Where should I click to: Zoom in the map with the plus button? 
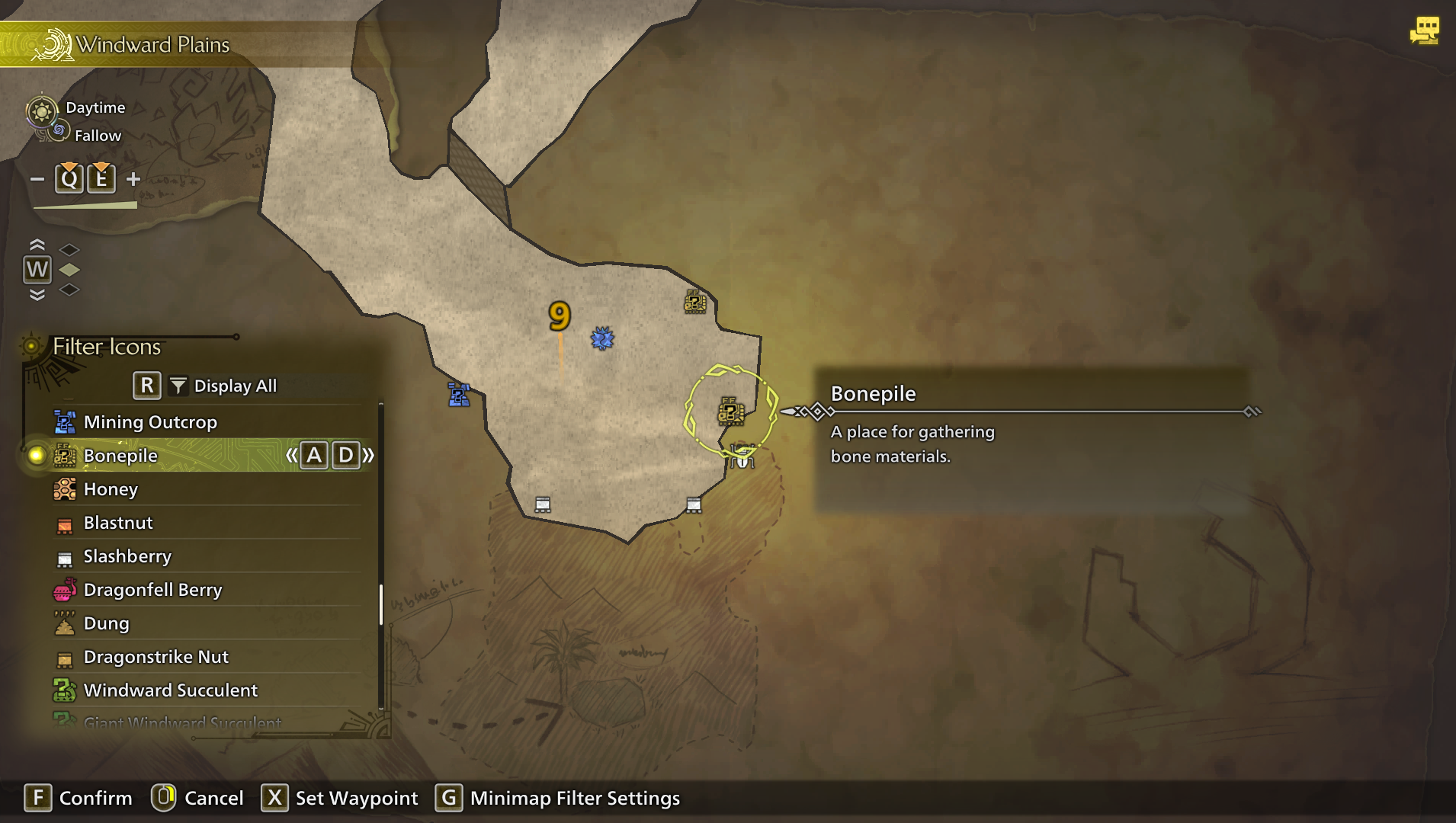(x=133, y=179)
